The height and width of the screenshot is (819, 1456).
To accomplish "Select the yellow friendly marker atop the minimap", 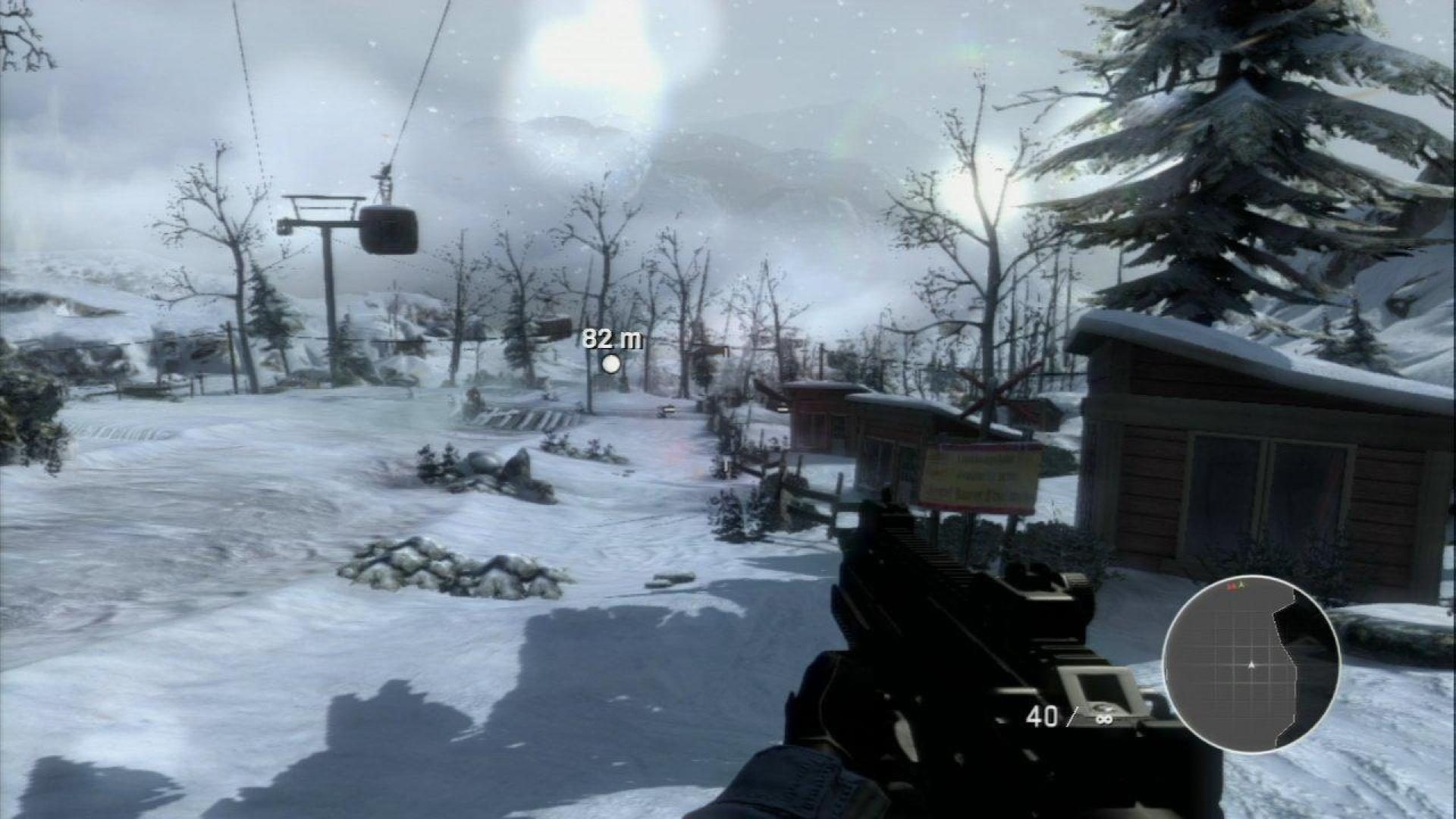I will [x=1241, y=585].
